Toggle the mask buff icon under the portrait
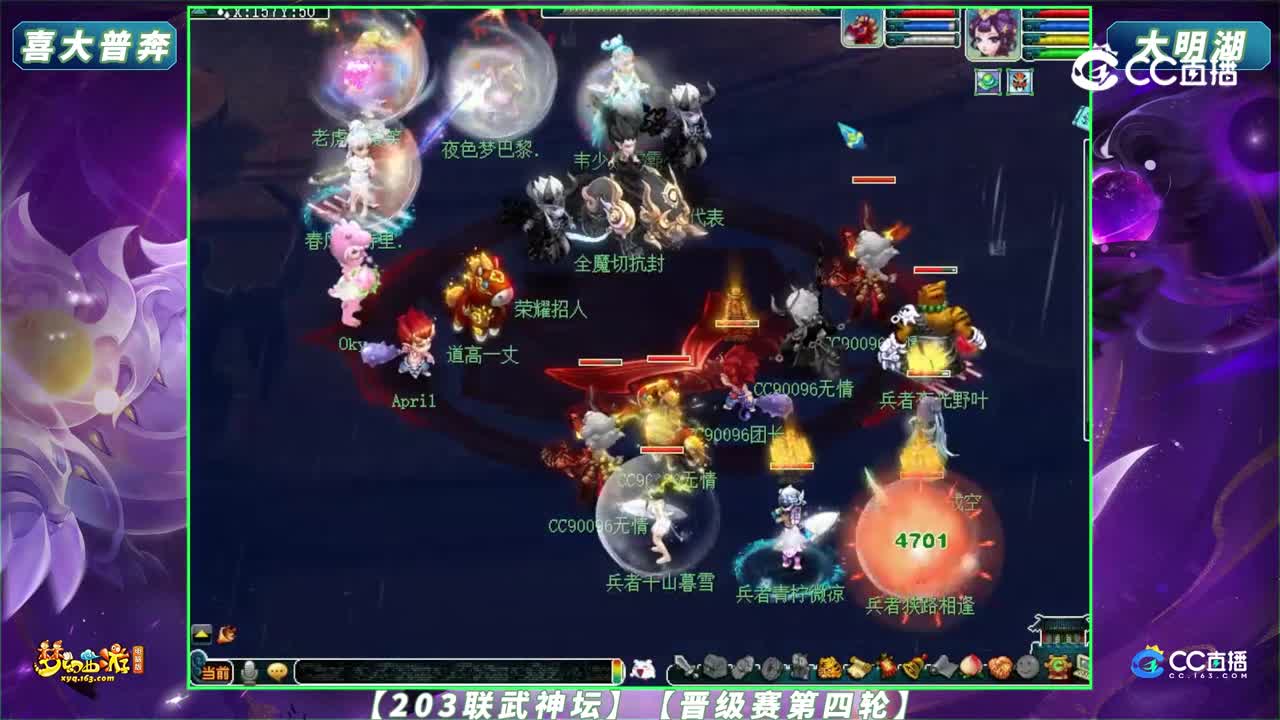This screenshot has width=1280, height=720. (x=1020, y=80)
